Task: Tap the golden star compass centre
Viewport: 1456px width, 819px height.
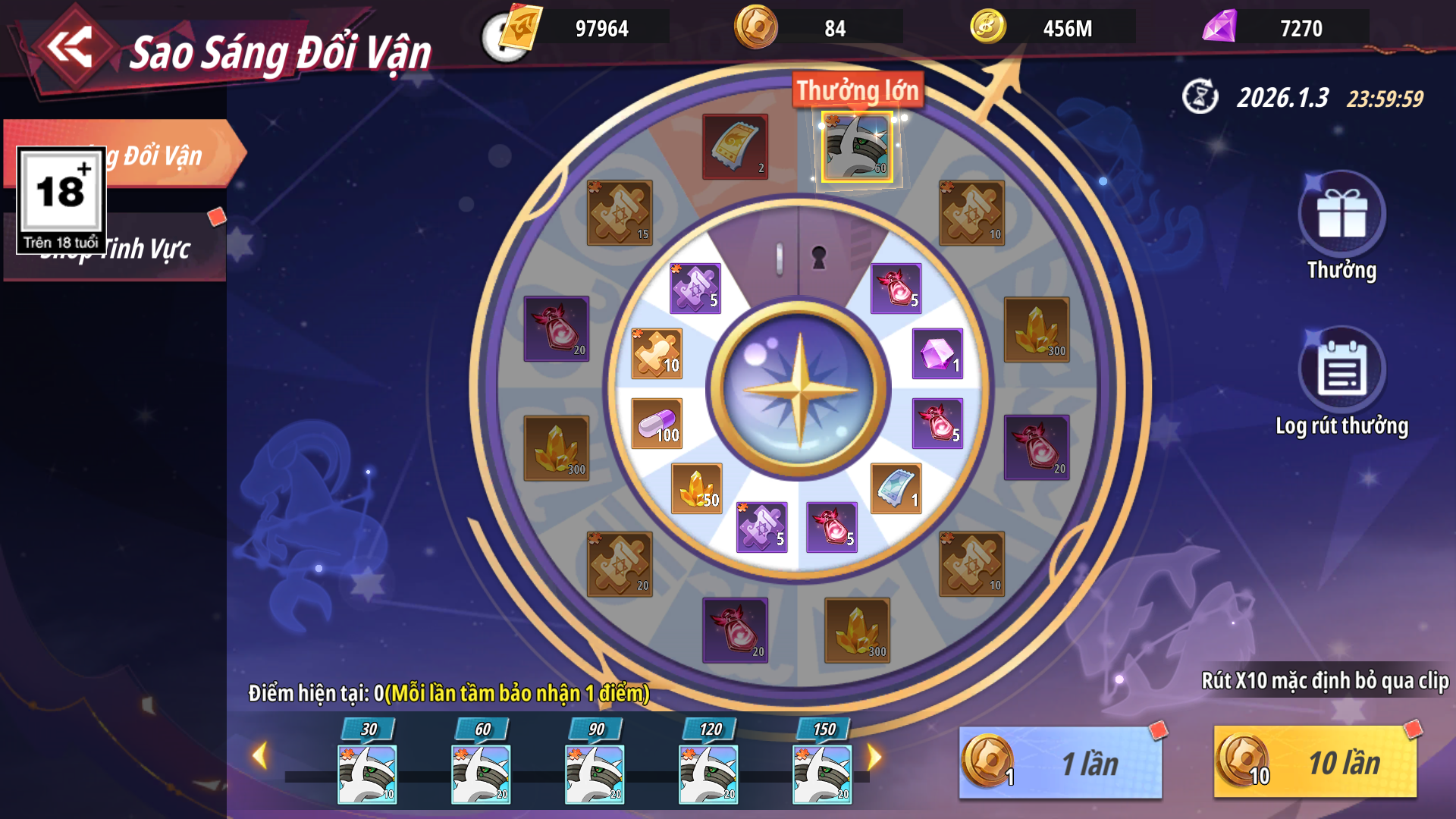Action: (x=799, y=390)
